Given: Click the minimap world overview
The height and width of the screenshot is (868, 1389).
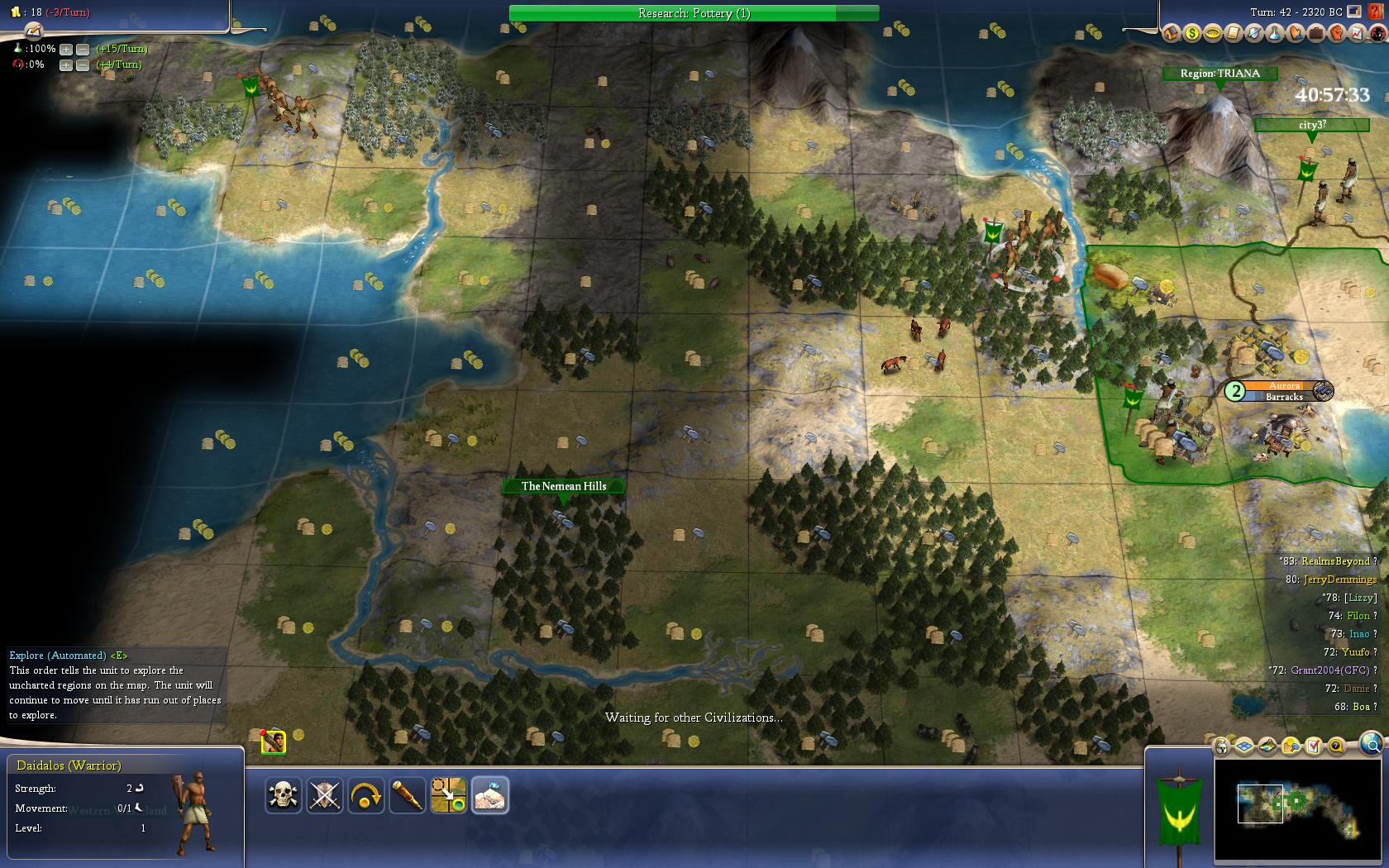Looking at the screenshot, I should [x=1298, y=808].
